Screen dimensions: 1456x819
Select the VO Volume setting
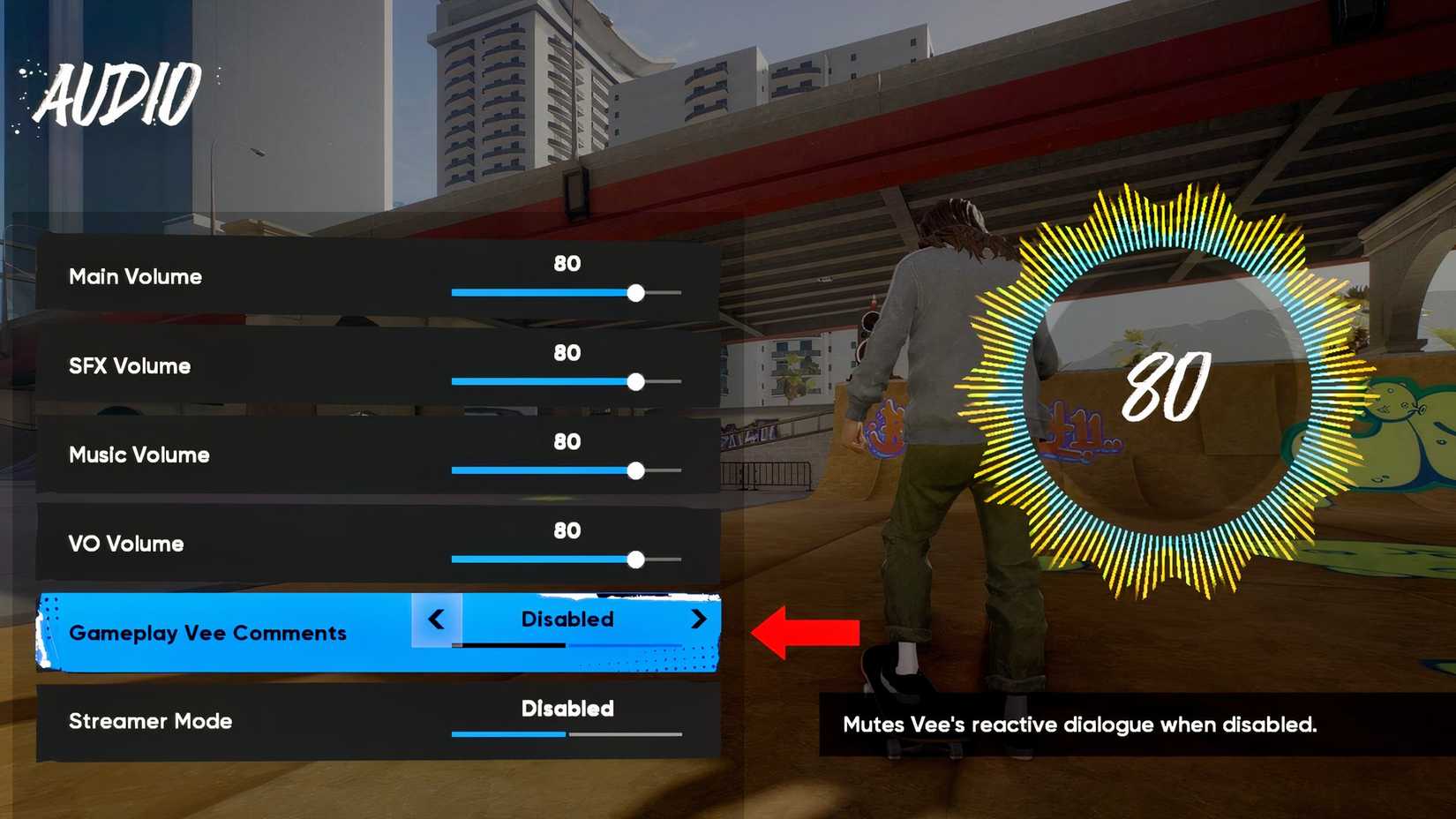(x=125, y=544)
